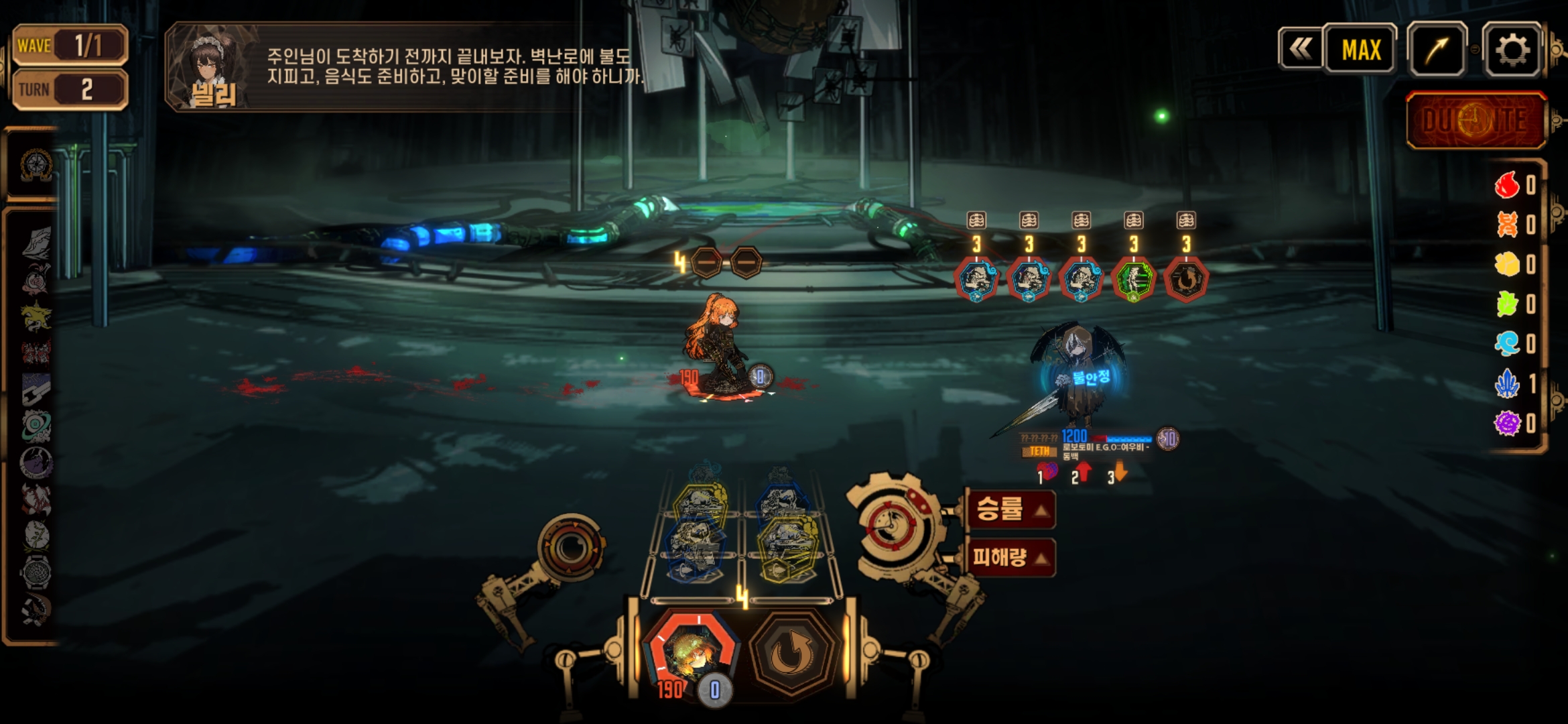The image size is (1568, 724).
Task: Inspect the enemy's green skill slot
Action: point(1133,280)
